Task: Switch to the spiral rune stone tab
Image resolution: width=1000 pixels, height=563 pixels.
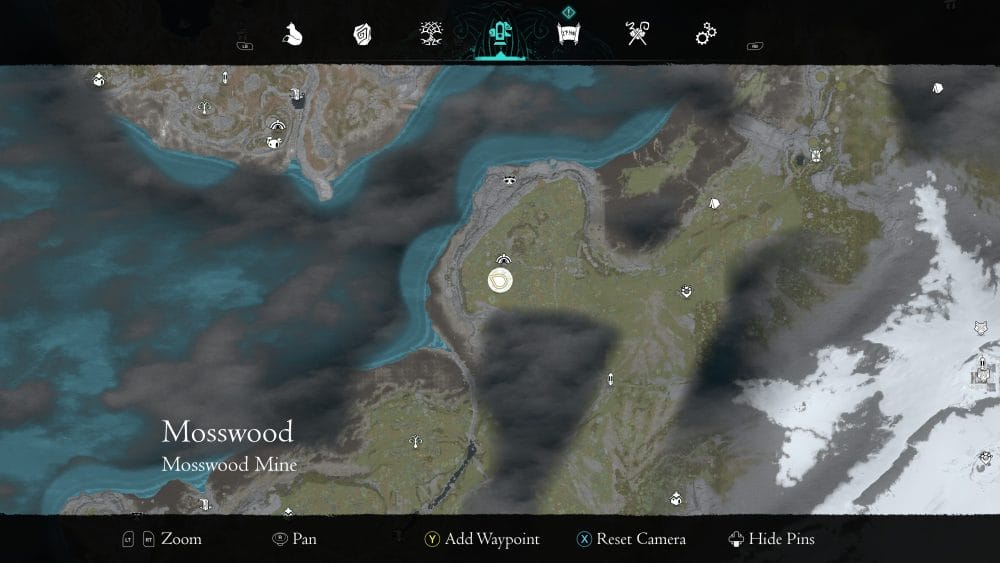Action: point(363,36)
